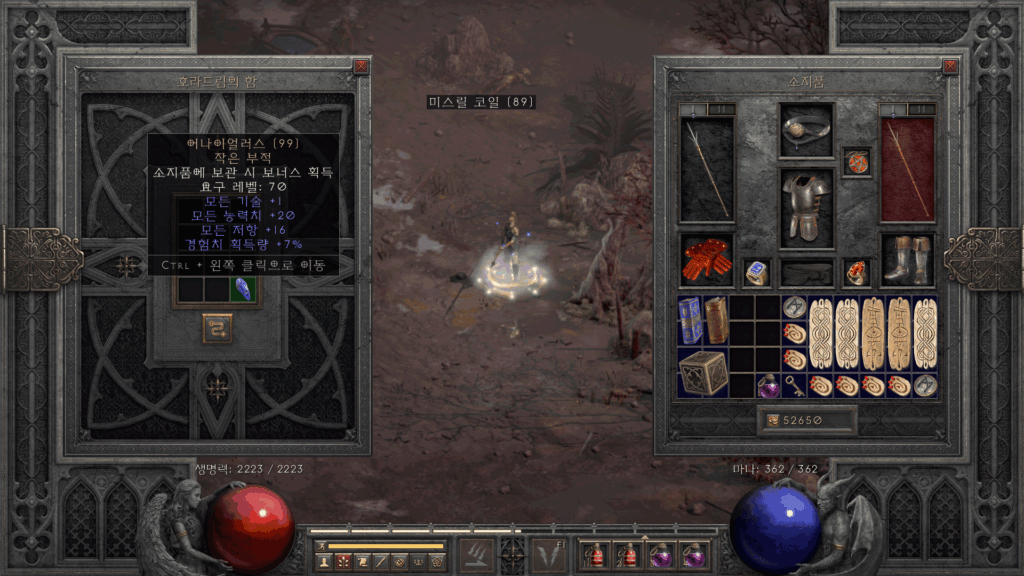
Task: Close the inventory panel
Action: click(949, 67)
